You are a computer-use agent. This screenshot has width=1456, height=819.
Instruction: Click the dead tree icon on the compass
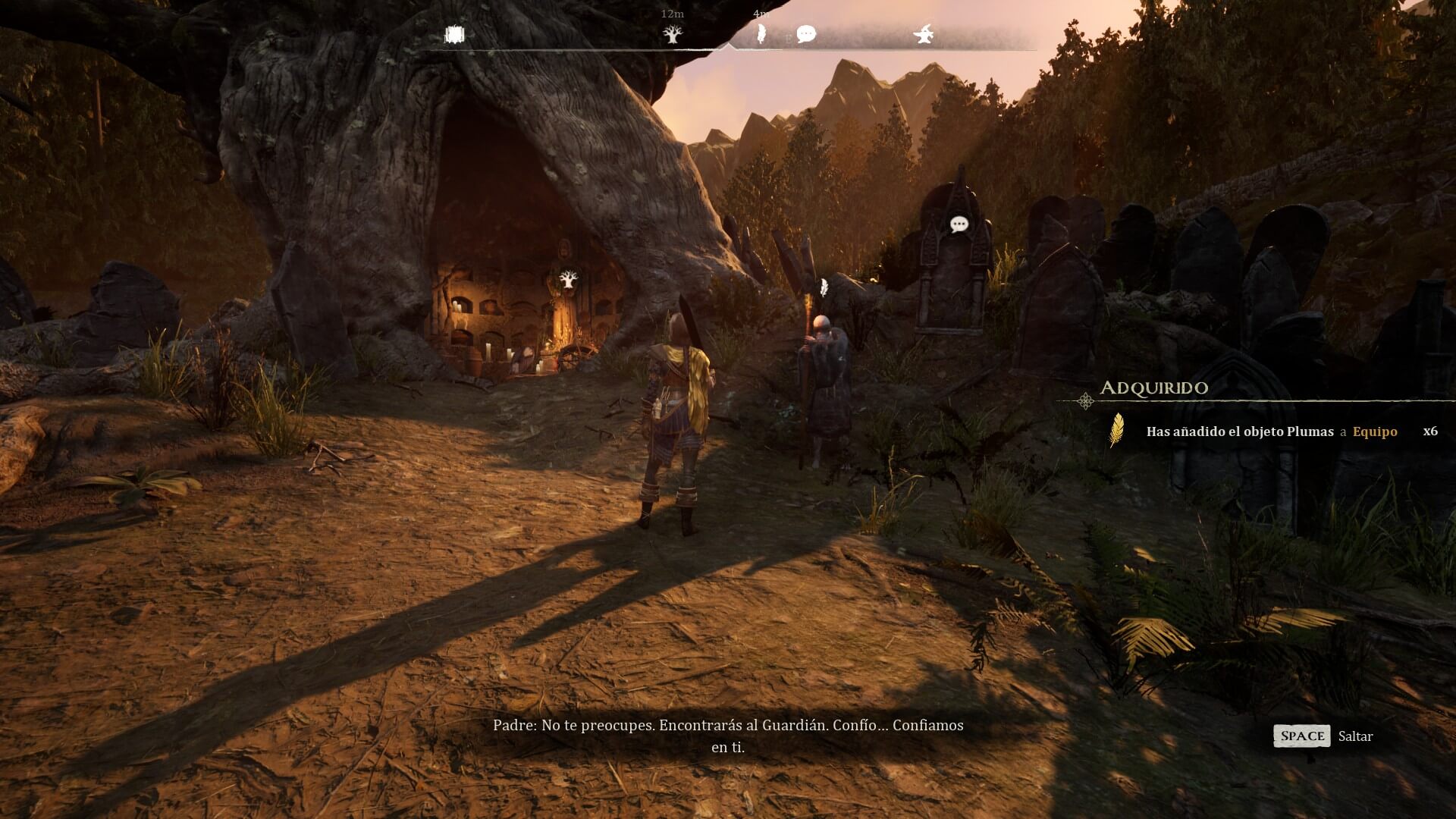(x=672, y=34)
